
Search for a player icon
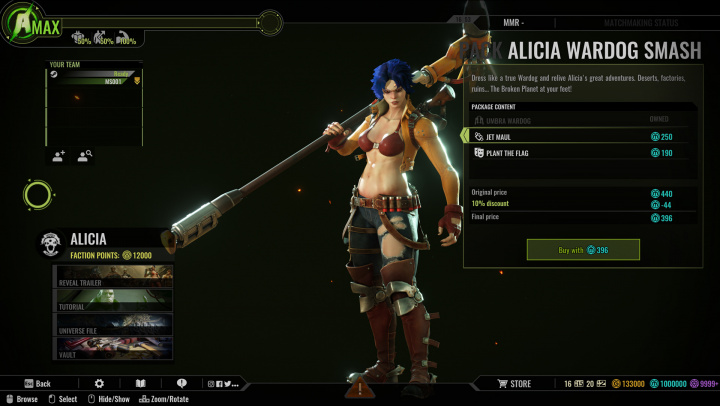click(x=85, y=155)
